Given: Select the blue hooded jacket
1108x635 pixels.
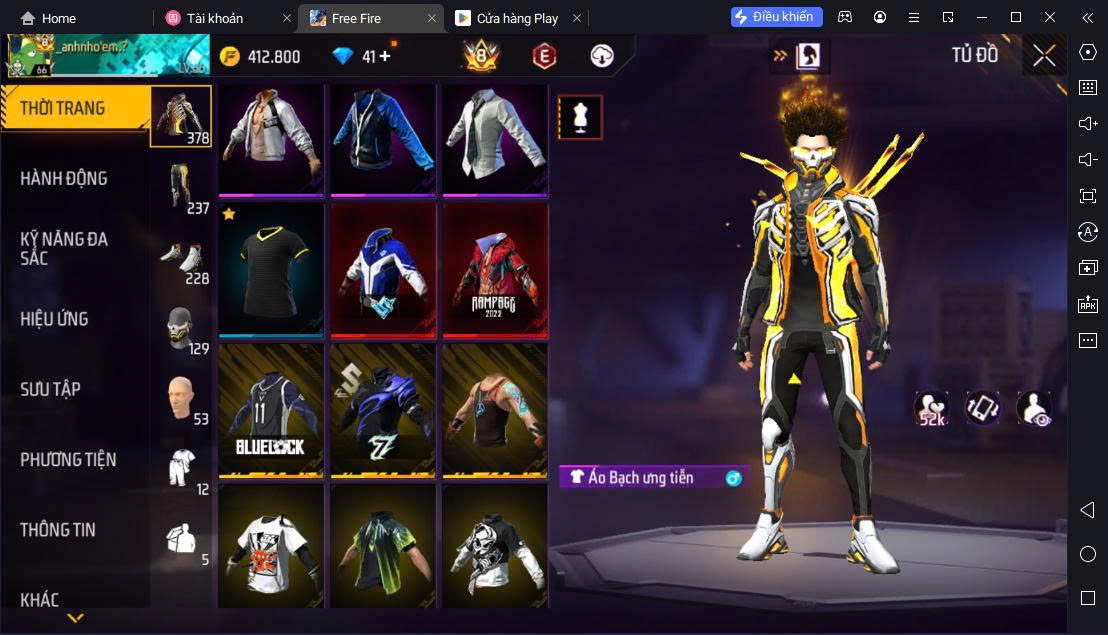Looking at the screenshot, I should click(383, 138).
